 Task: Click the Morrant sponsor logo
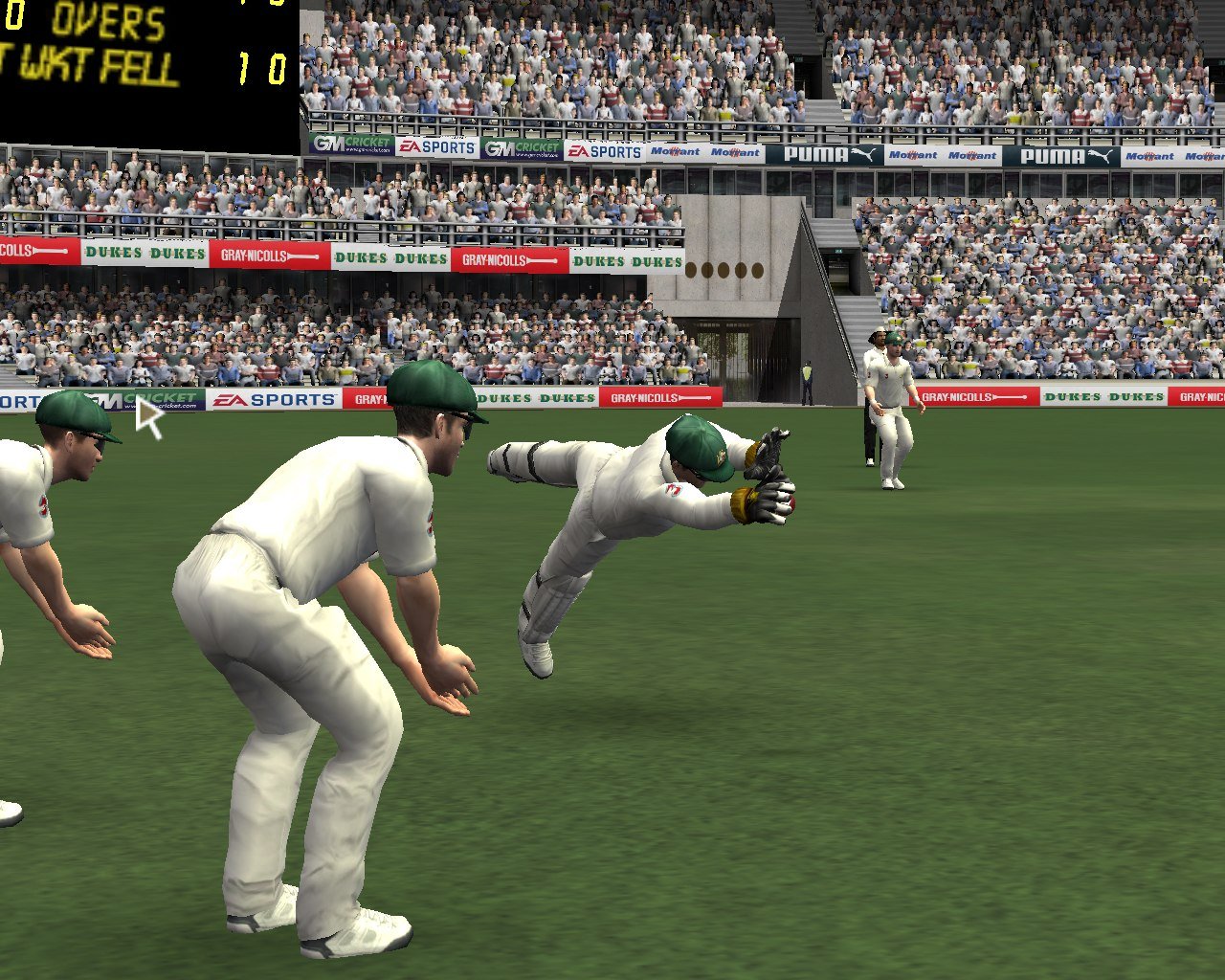[x=676, y=153]
